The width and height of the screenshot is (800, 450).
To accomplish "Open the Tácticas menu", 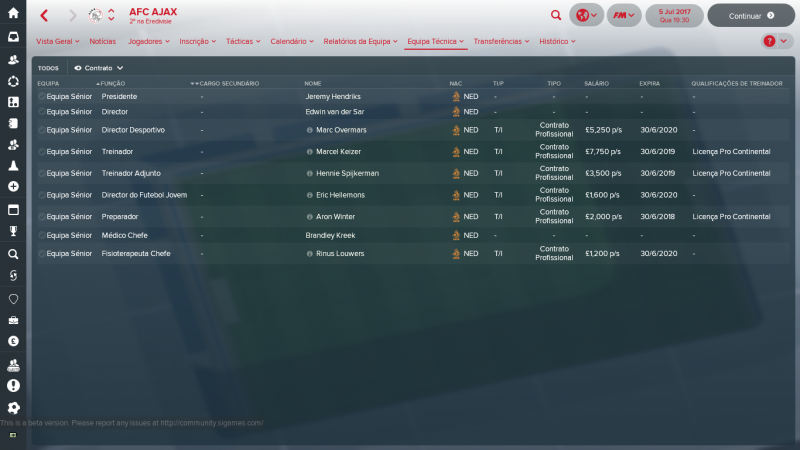I will 242,42.
